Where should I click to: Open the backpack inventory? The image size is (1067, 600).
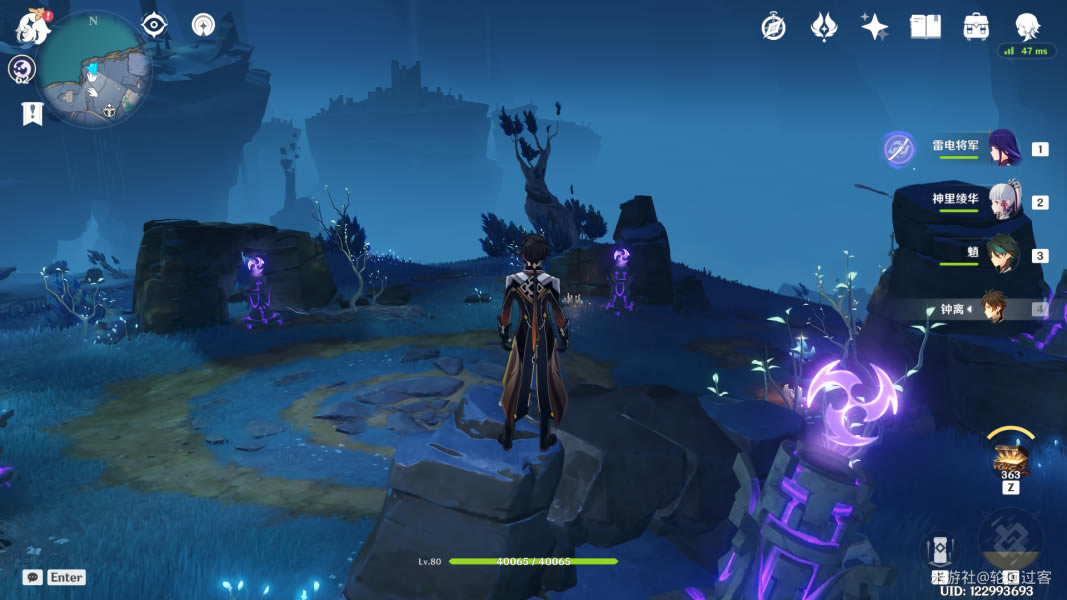tap(976, 27)
